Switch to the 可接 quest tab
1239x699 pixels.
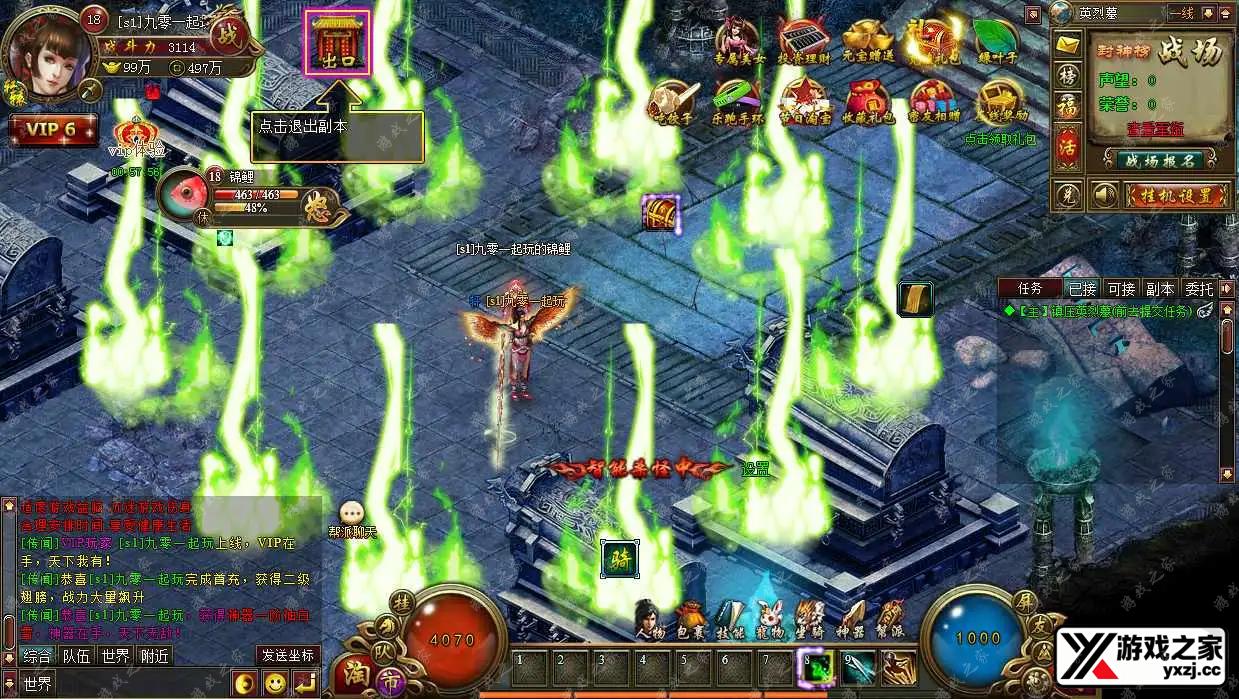click(x=1121, y=289)
